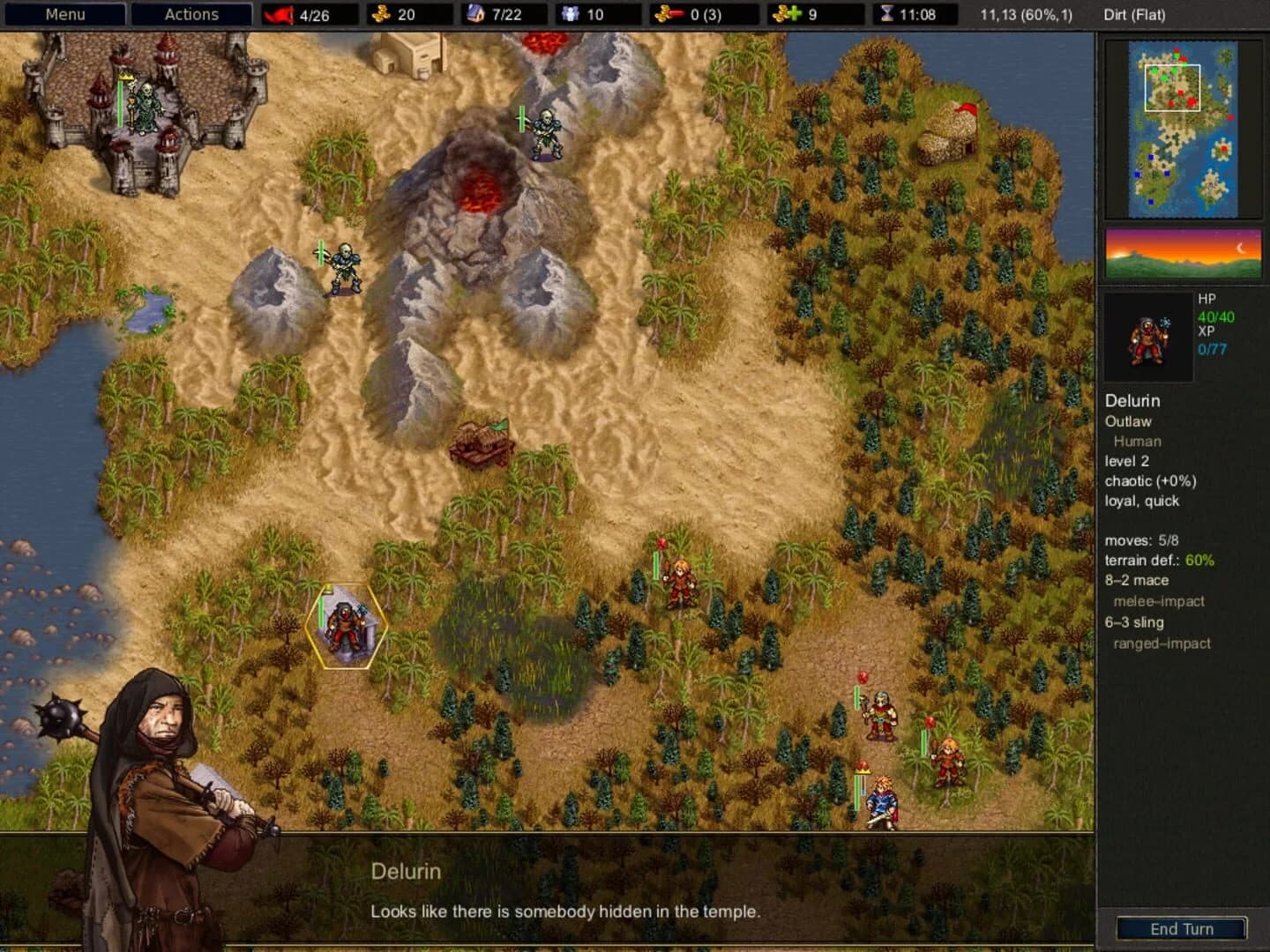Click the time-of-day dusk image panel
Screen dimensions: 1270x952
coord(1183,254)
